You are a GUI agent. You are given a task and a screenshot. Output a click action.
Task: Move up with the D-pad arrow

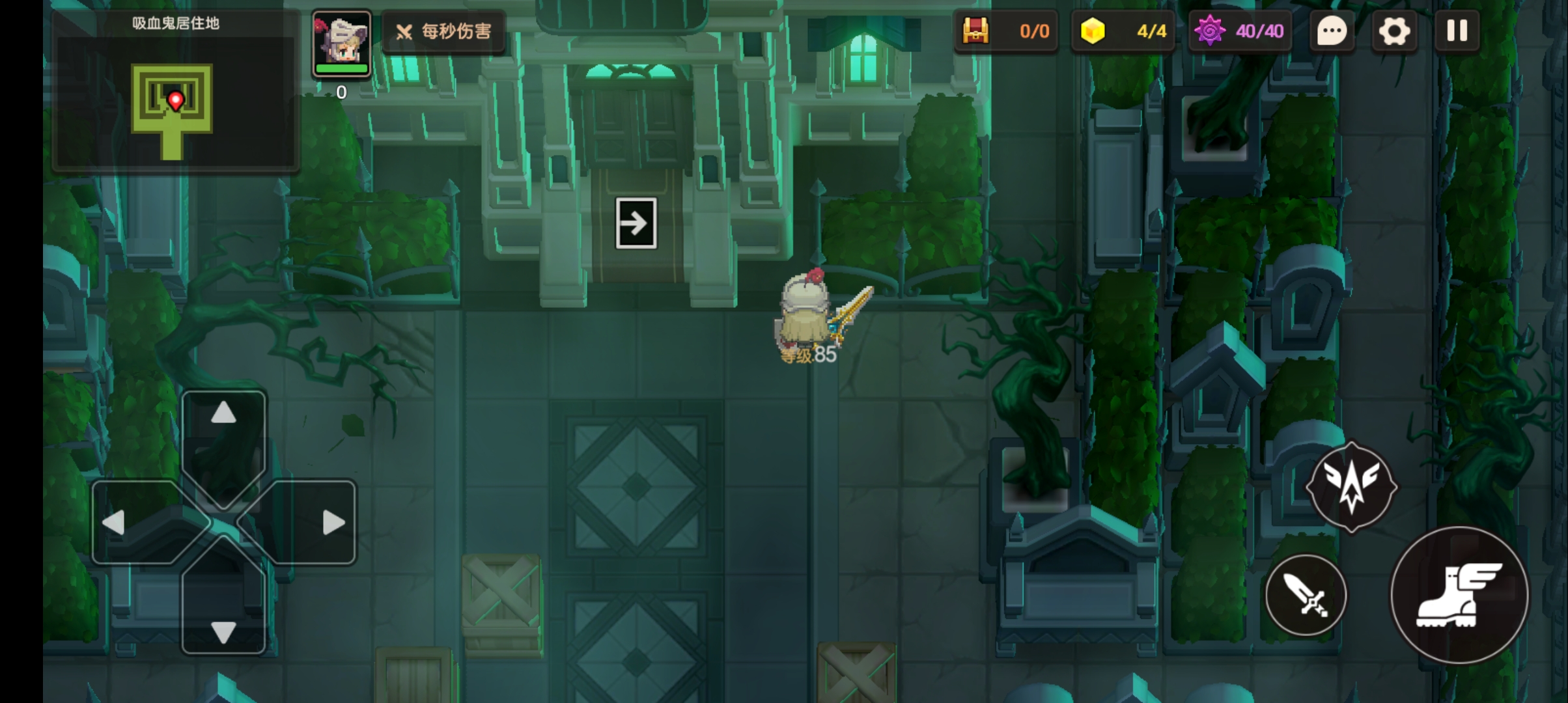tap(223, 413)
